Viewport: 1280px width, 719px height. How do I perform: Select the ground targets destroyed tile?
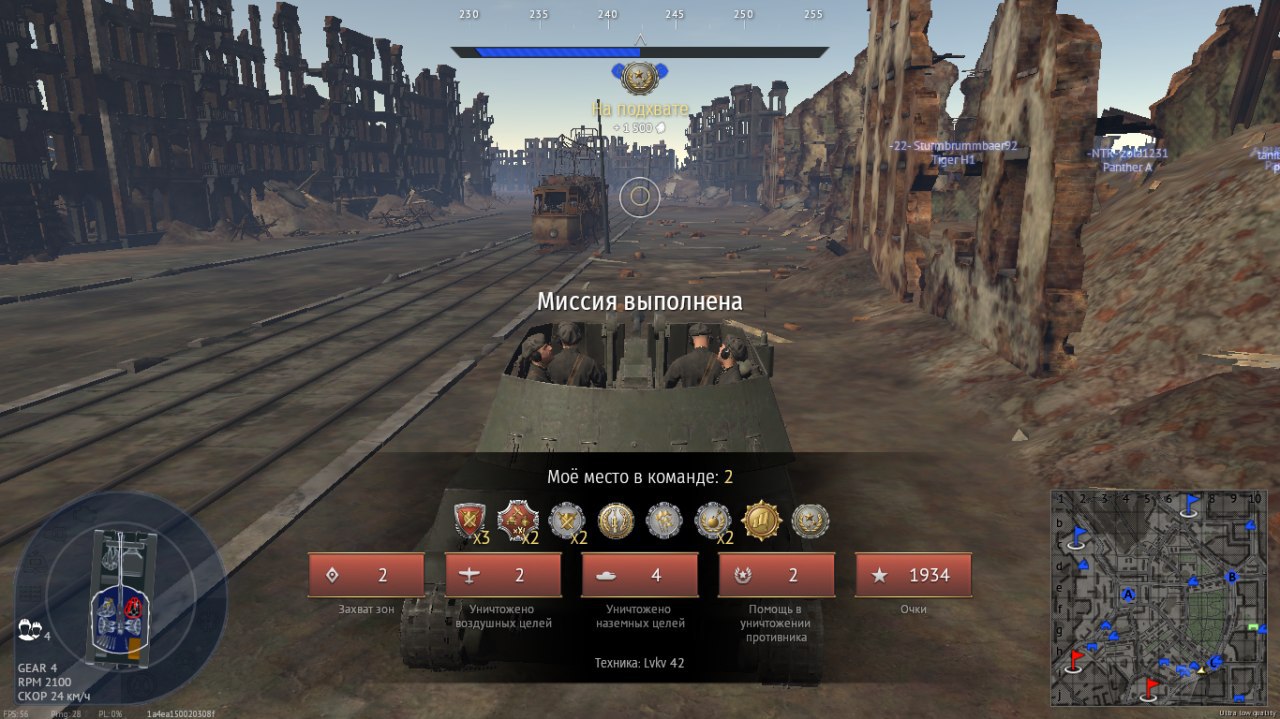pos(640,575)
